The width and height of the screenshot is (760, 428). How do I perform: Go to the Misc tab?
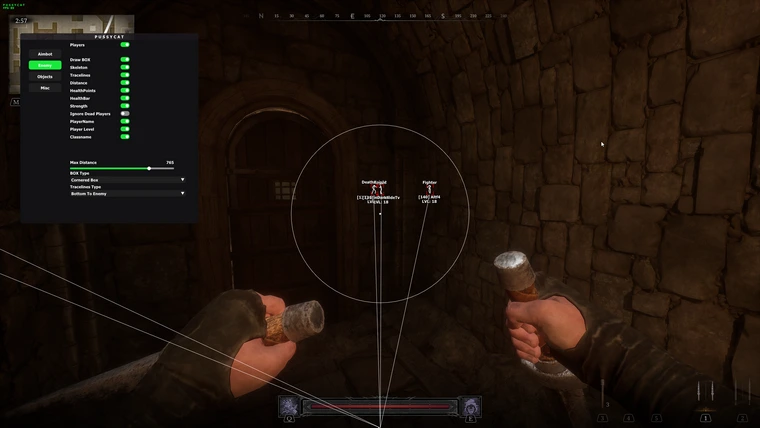[44, 88]
